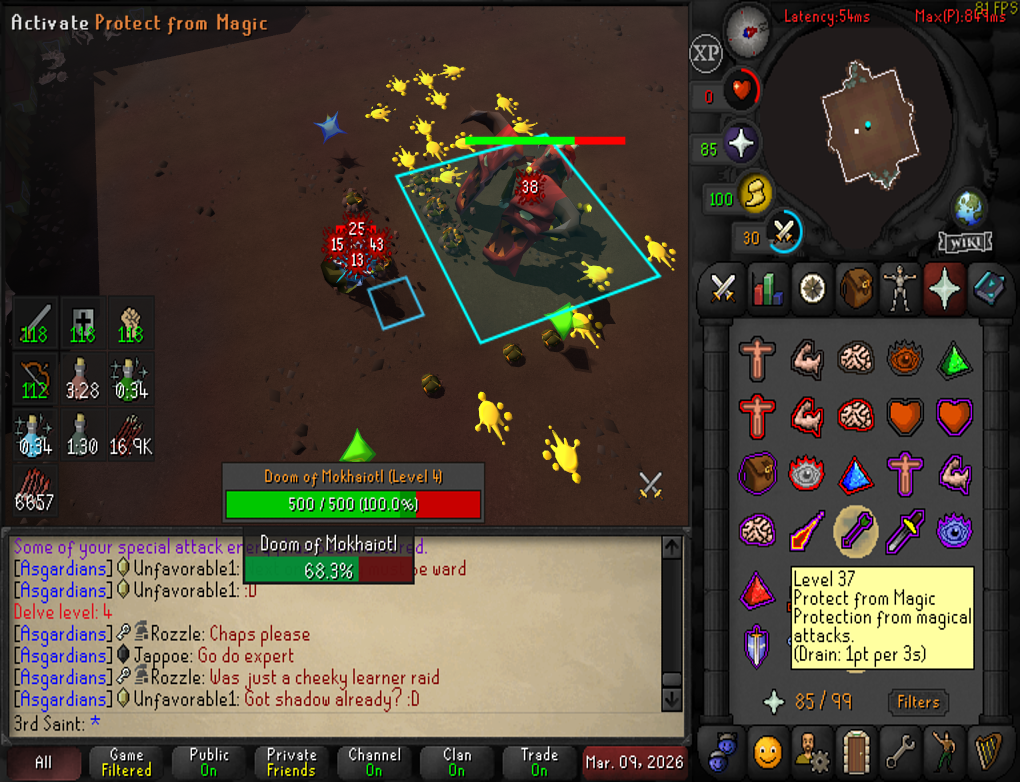This screenshot has width=1020, height=782.
Task: Toggle the Protect Item bag prayer
Action: (x=757, y=473)
